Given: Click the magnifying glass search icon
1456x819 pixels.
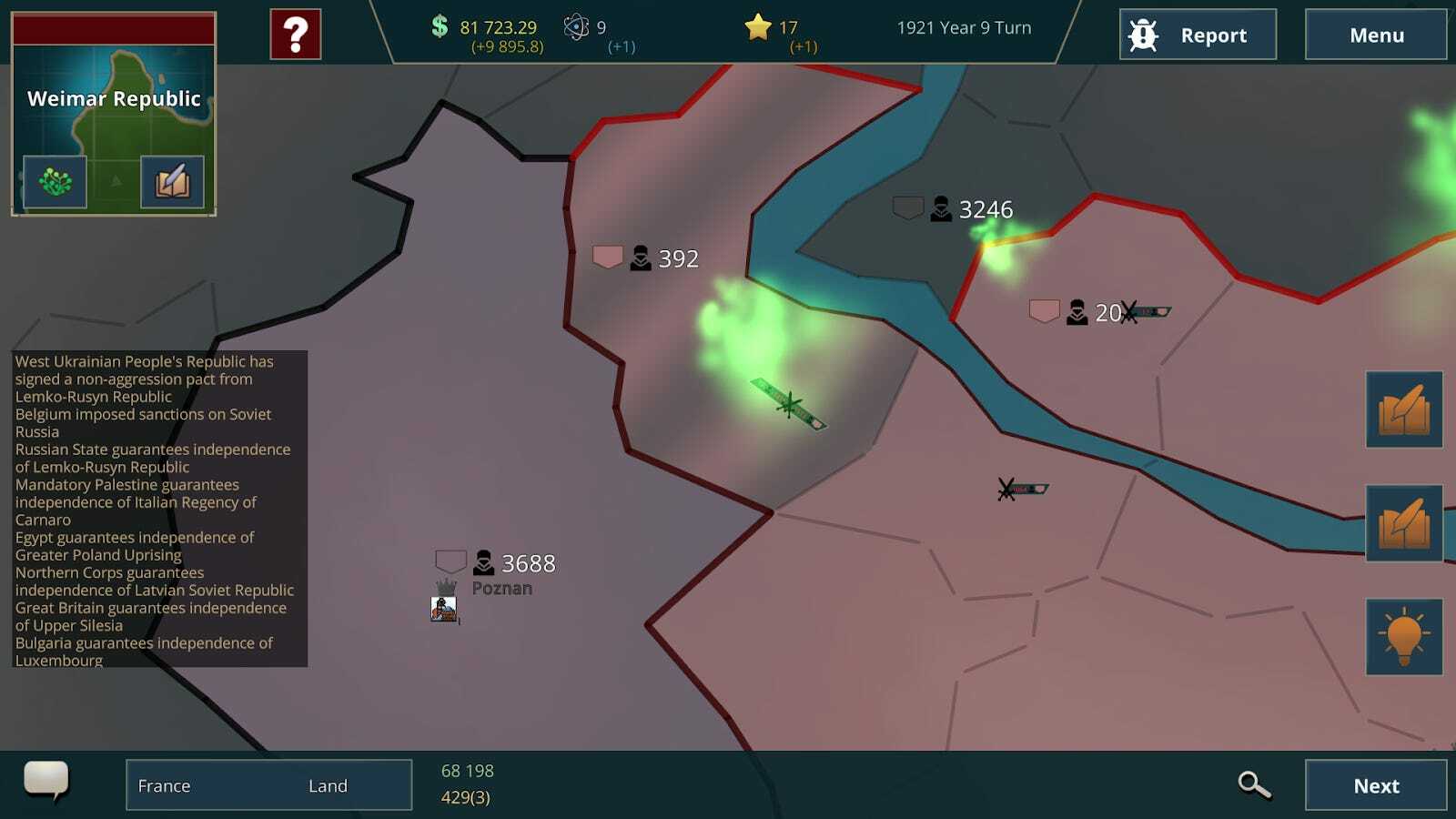Looking at the screenshot, I should 1255,784.
